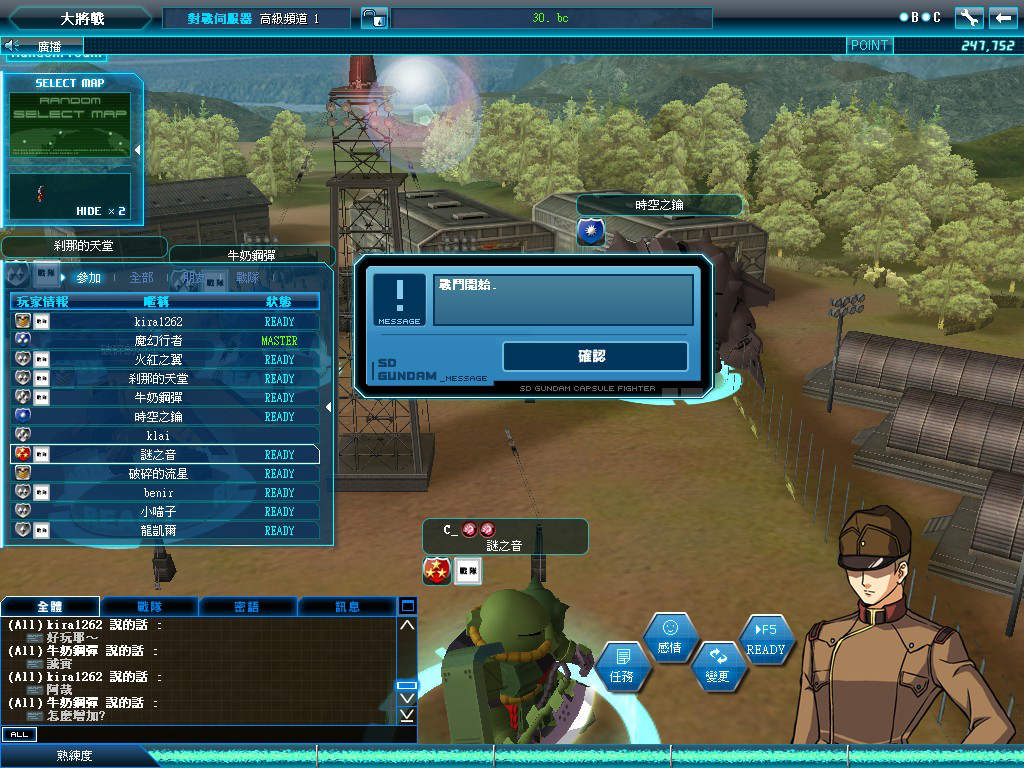Toggle the 廣播 broadcast speaker icon

pos(13,45)
